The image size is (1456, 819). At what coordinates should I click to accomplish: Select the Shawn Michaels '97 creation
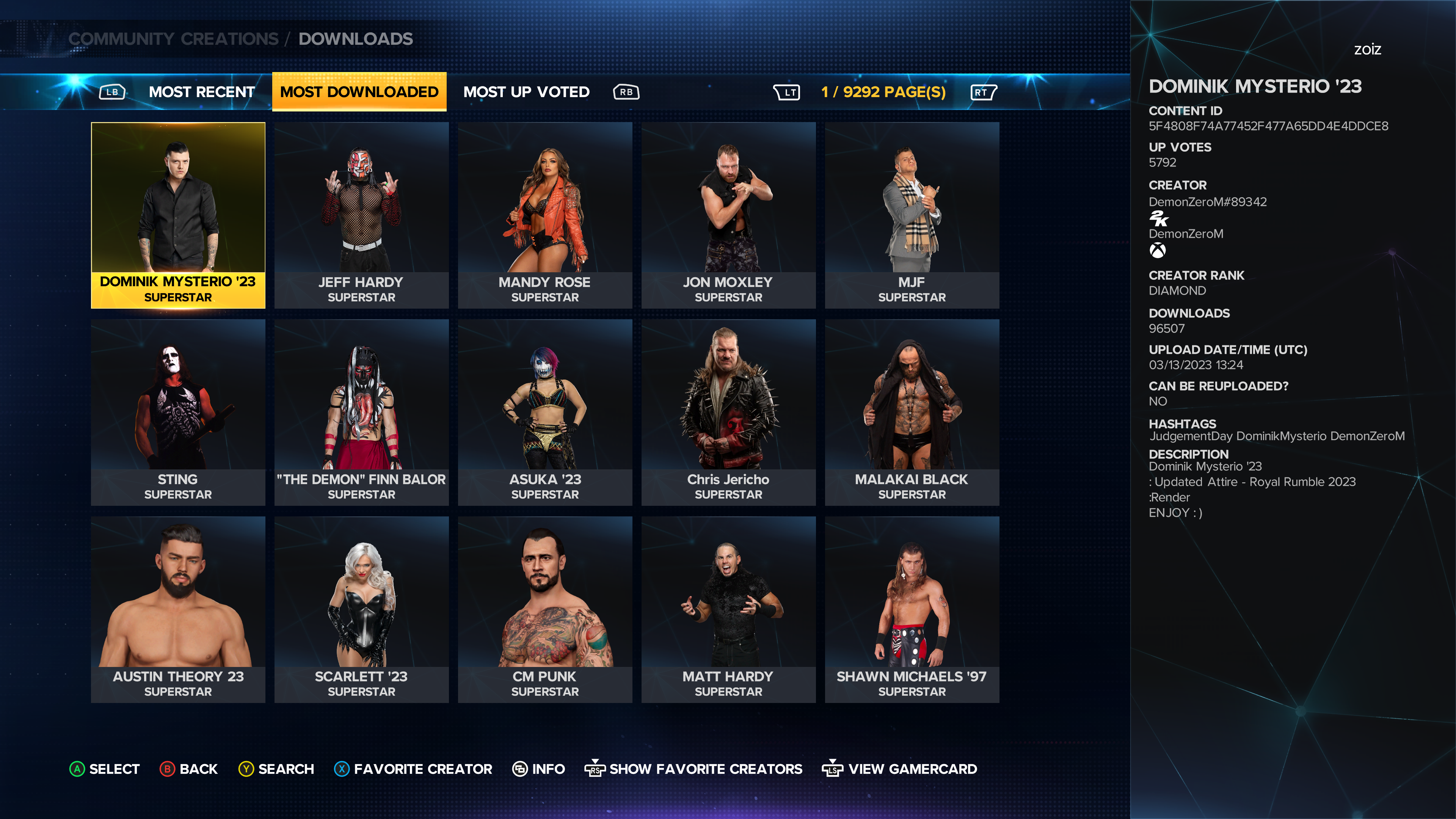[911, 609]
